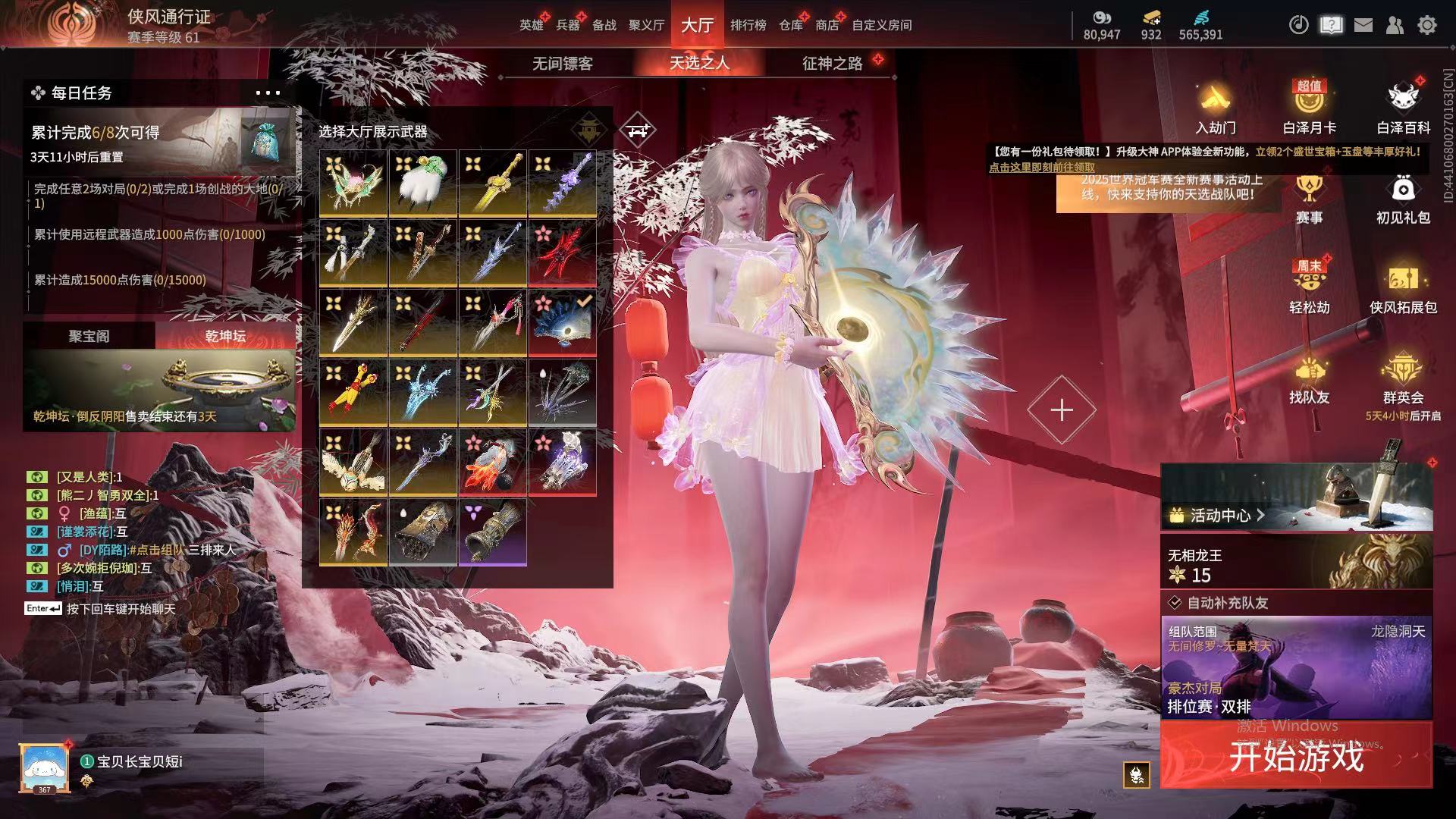Switch to the 征神之路 tab
Image resolution: width=1456 pixels, height=819 pixels.
pyautogui.click(x=832, y=64)
